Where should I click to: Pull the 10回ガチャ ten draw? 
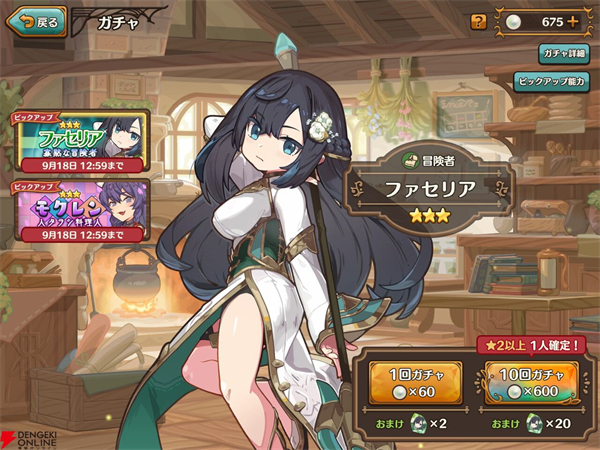click(535, 384)
